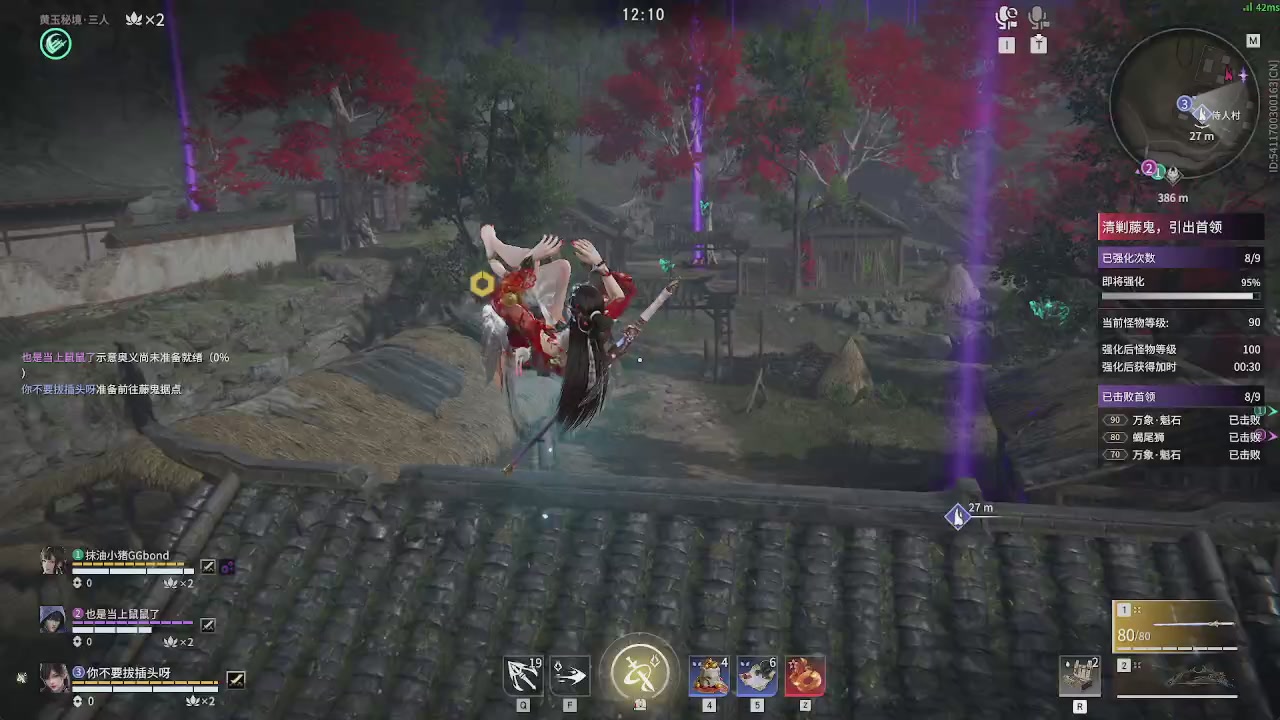Image resolution: width=1280 pixels, height=720 pixels.
Task: Click the 27m waypoint marker on the roof
Action: (x=958, y=515)
